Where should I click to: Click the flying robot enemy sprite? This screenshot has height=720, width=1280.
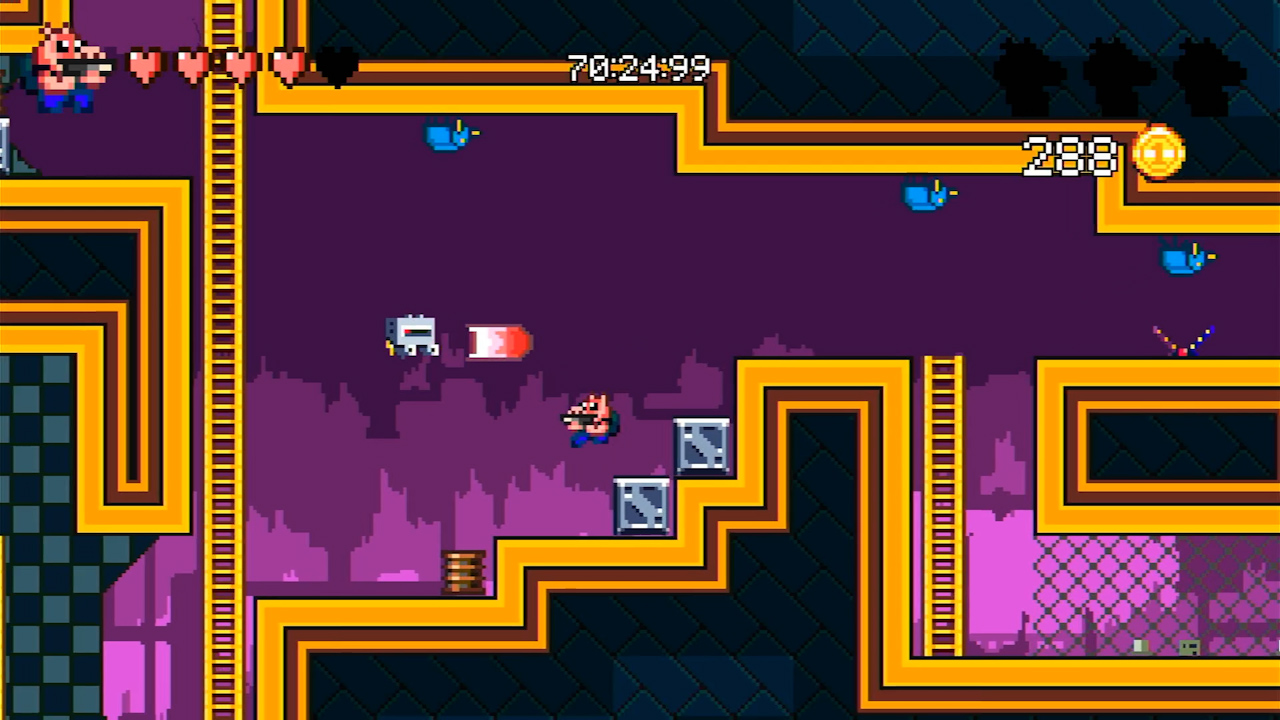tap(412, 333)
